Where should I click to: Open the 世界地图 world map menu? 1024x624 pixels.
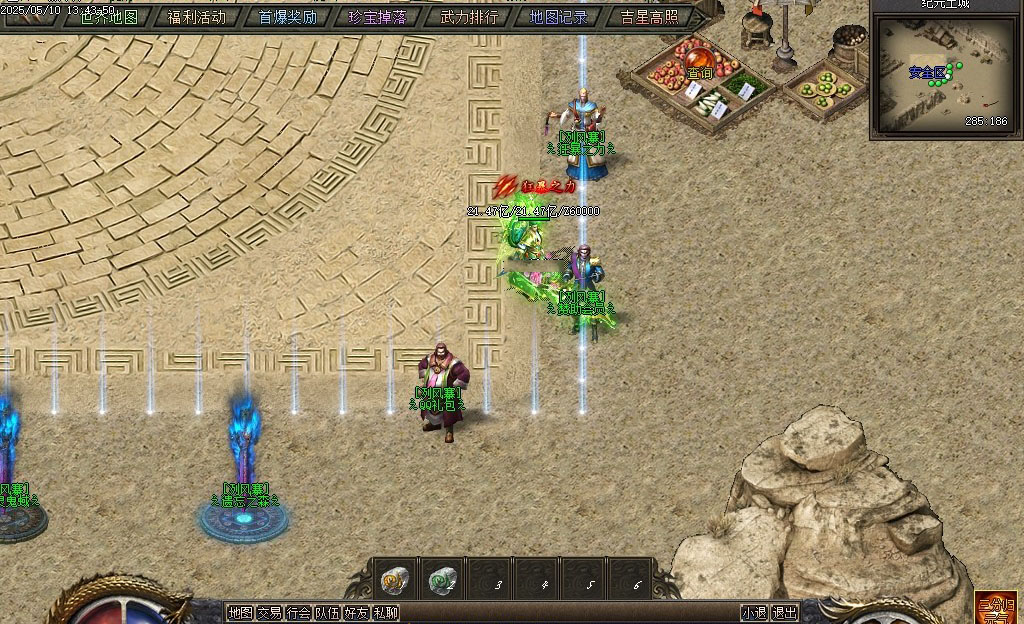pos(108,17)
